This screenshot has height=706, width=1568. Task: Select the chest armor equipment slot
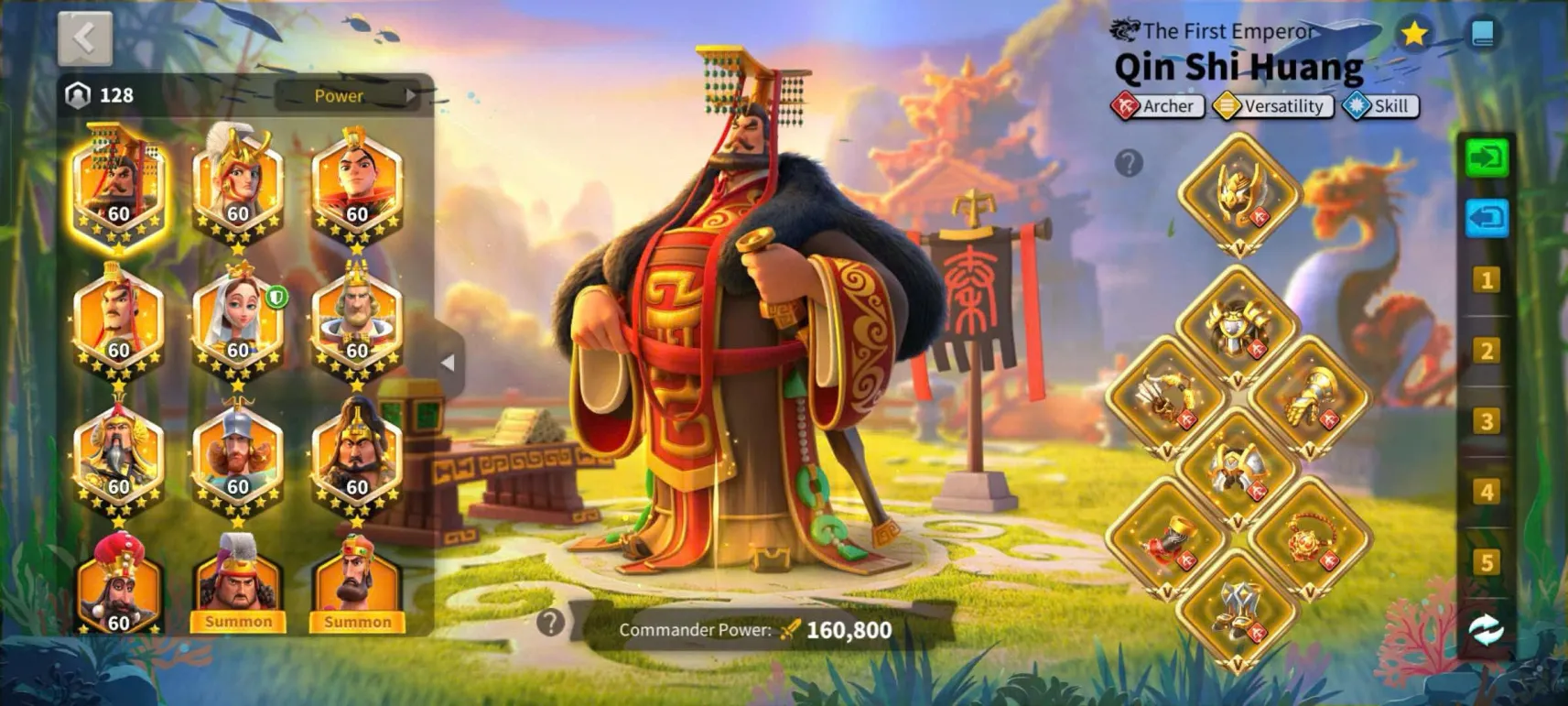pyautogui.click(x=1238, y=327)
